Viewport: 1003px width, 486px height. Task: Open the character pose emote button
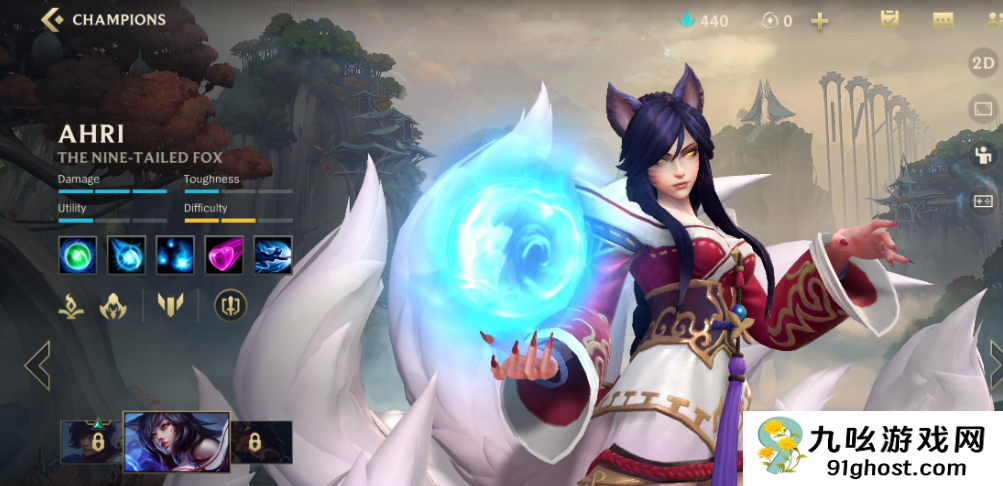coord(983,155)
